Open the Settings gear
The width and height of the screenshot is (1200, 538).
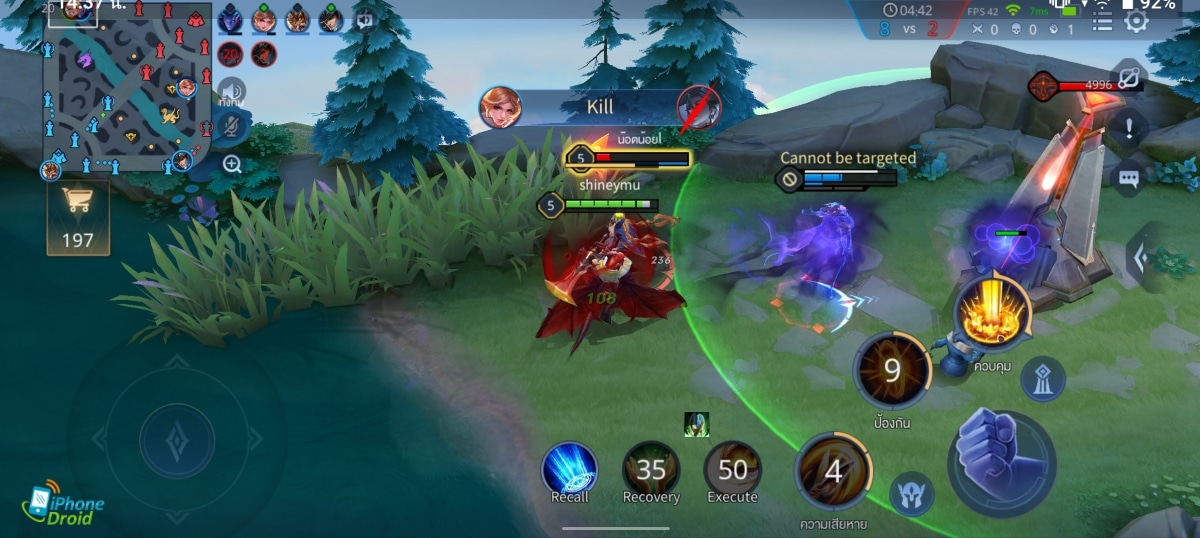[1136, 21]
